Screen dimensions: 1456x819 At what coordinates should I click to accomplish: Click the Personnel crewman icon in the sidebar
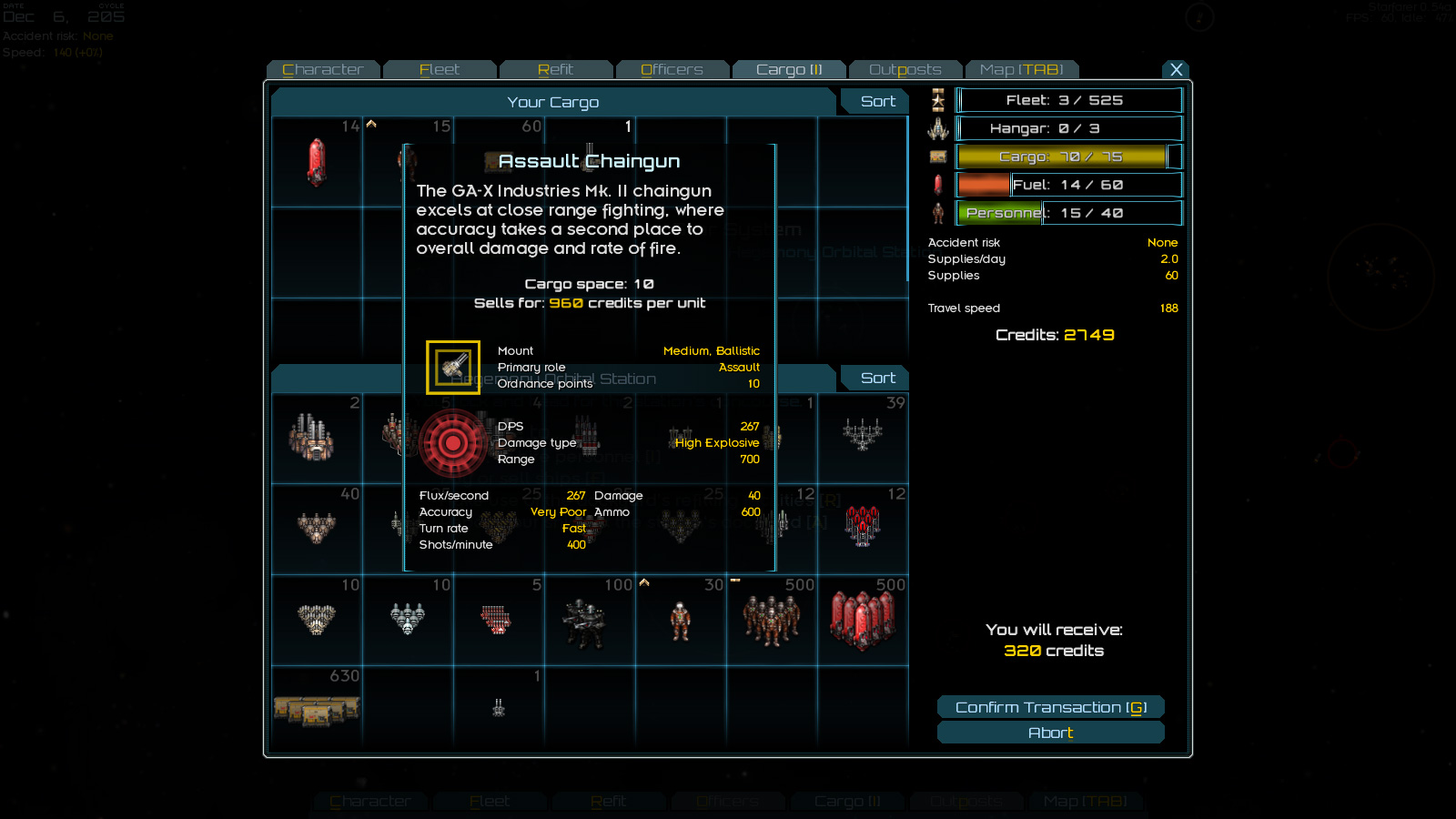936,212
